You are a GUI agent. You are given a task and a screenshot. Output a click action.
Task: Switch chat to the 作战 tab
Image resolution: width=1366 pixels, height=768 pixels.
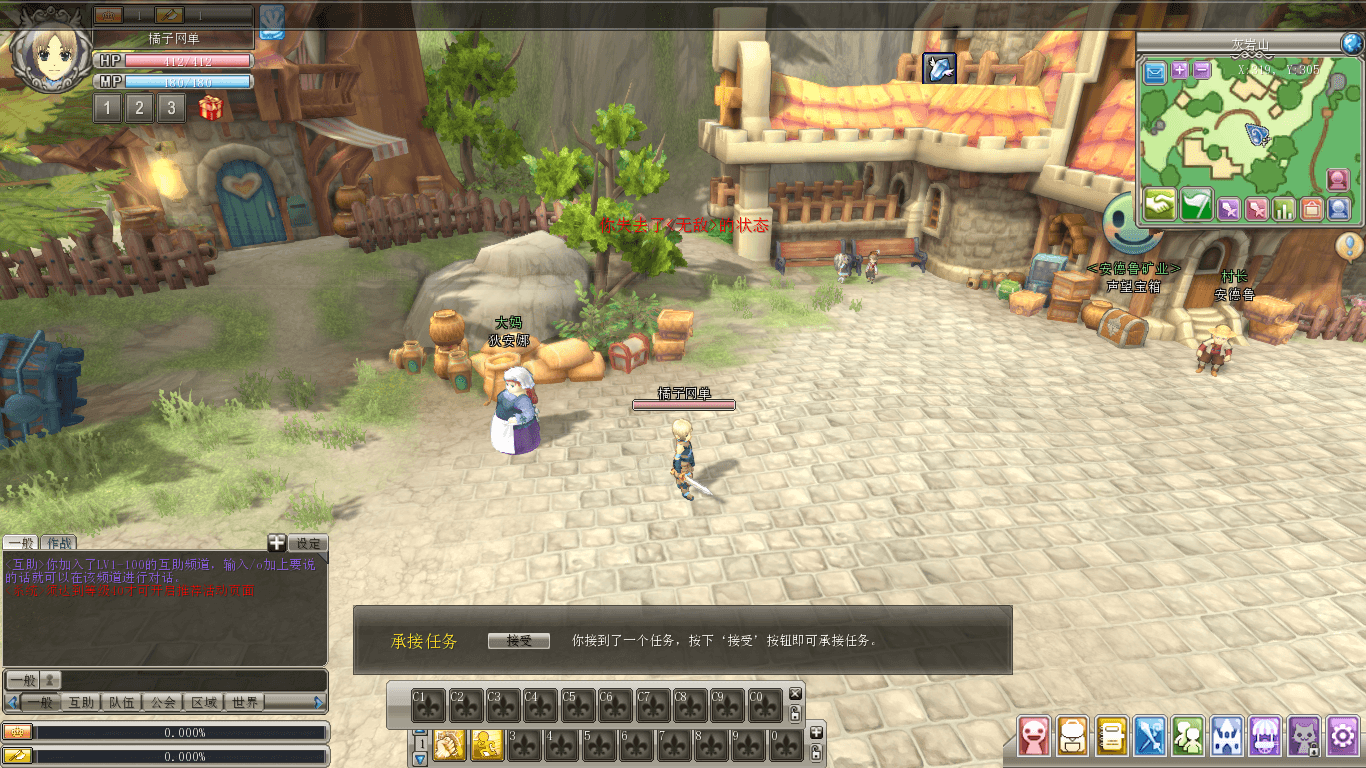pos(58,543)
